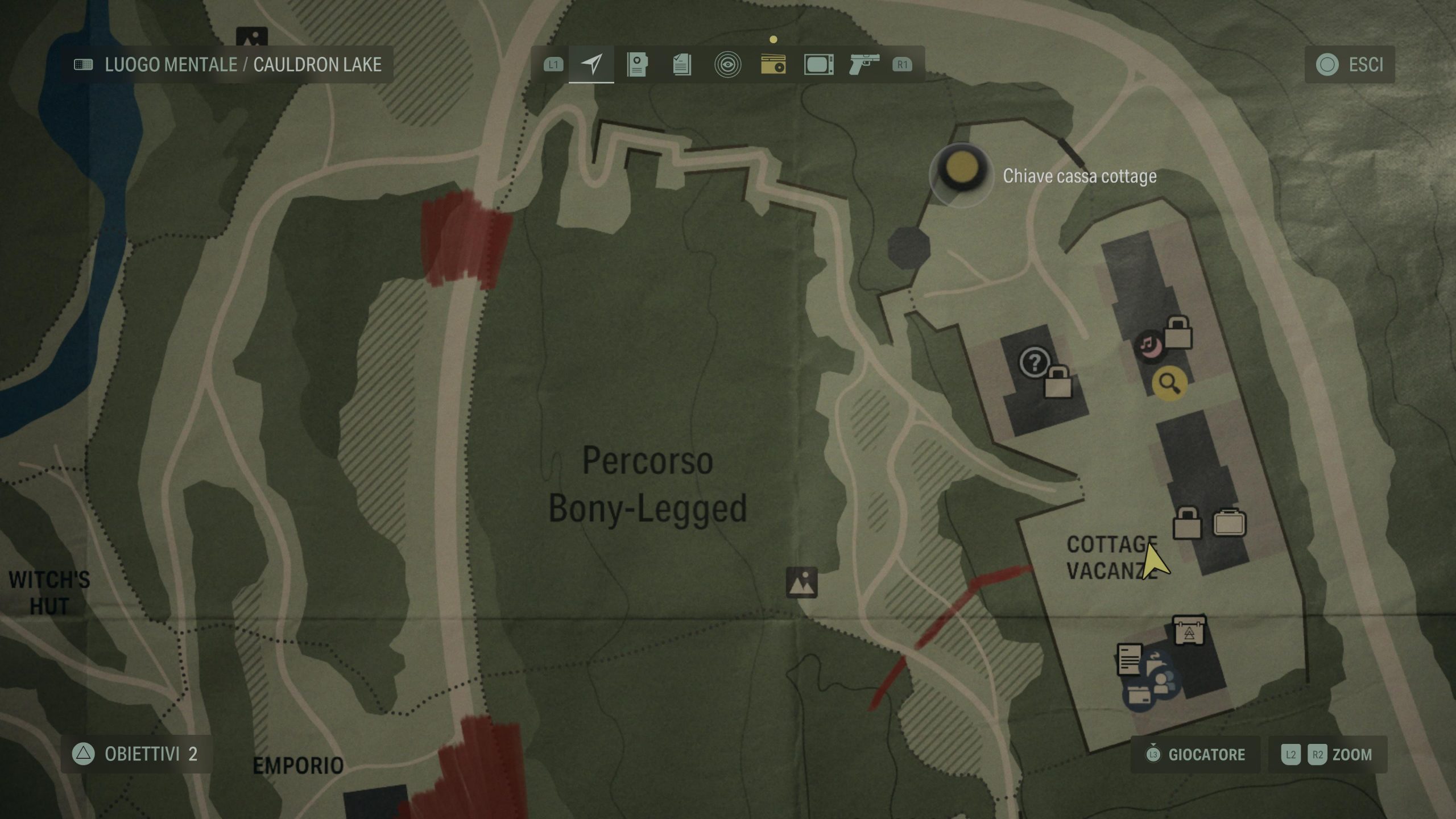
Task: Switch to the yellow radio tab
Action: pos(773,64)
